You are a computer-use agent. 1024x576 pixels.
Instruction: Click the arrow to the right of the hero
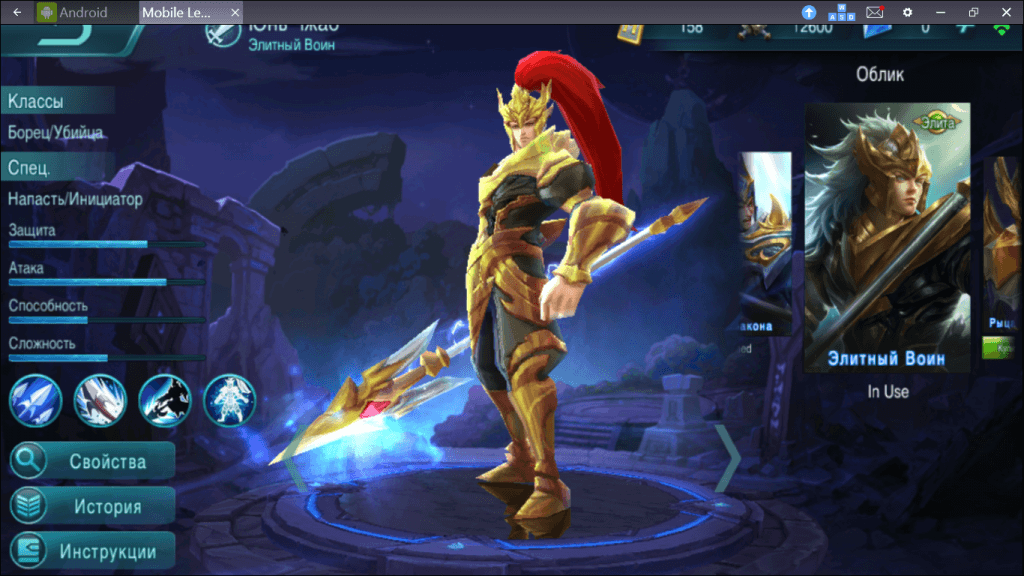(728, 457)
